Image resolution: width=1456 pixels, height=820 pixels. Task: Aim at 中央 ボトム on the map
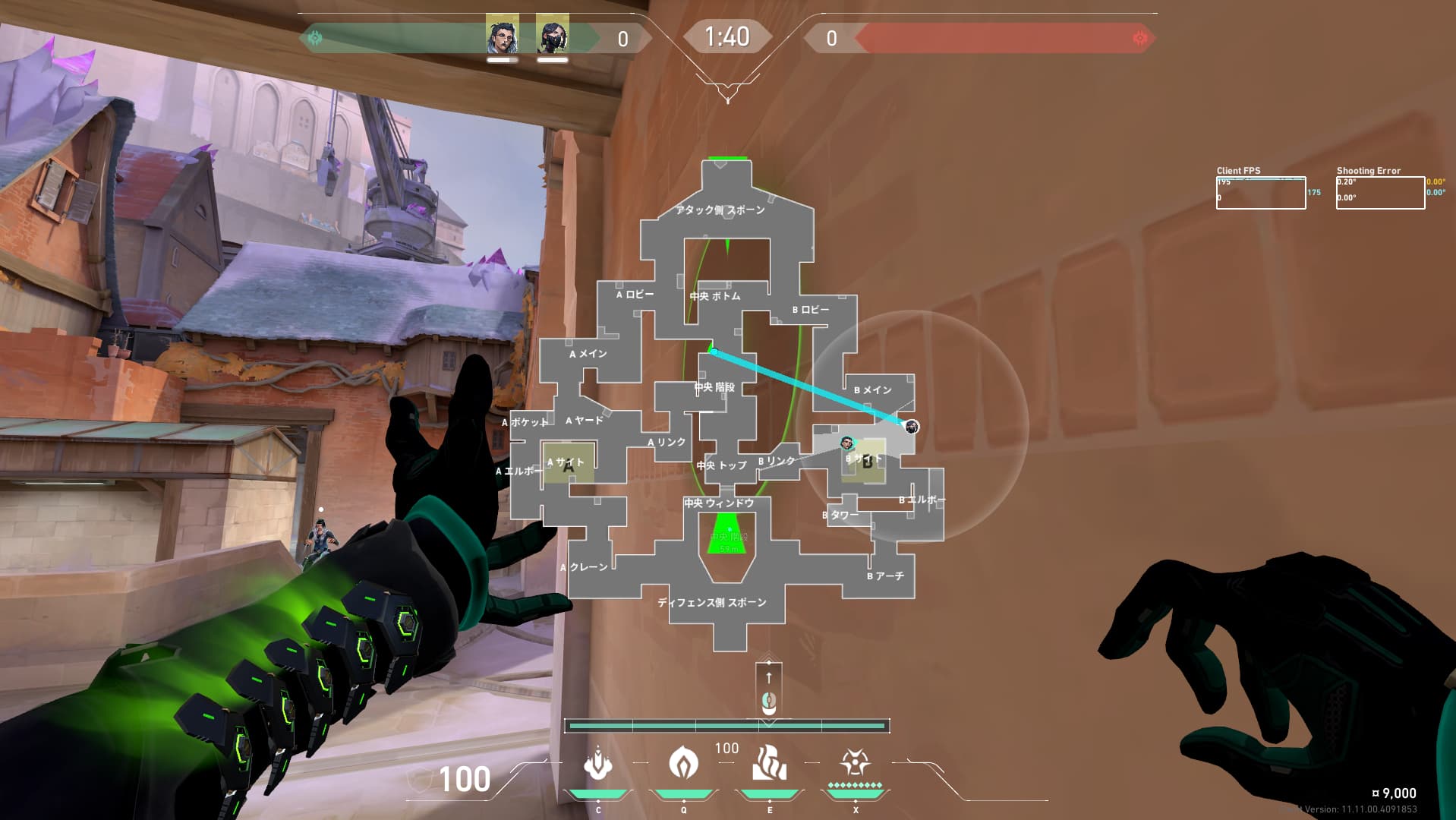(x=715, y=296)
